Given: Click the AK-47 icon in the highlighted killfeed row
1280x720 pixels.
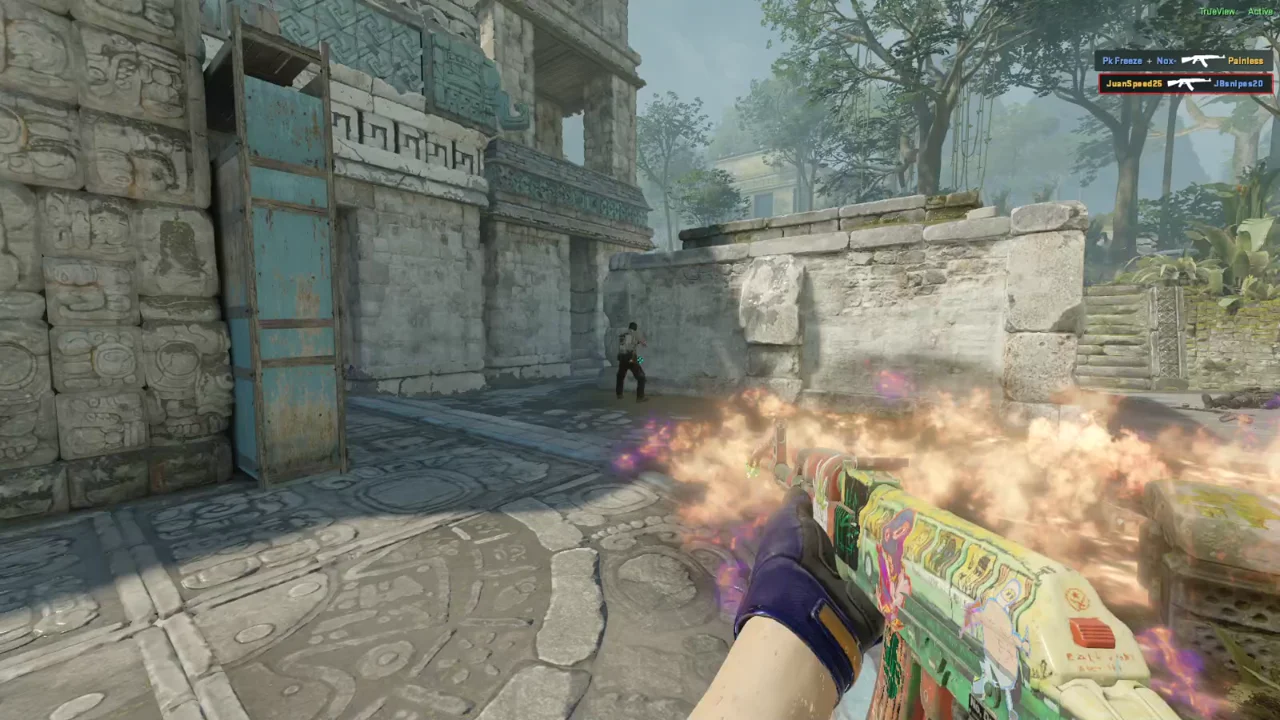Looking at the screenshot, I should click(x=1190, y=83).
